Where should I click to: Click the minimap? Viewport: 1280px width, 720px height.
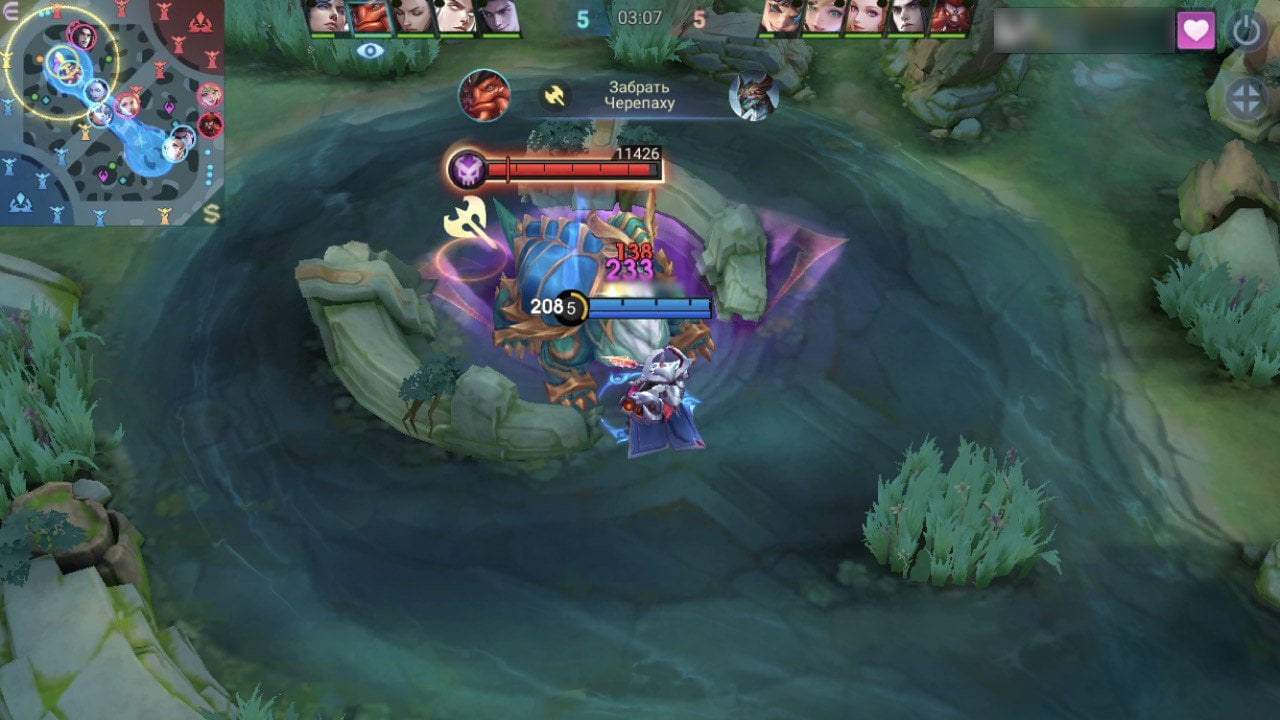(110, 110)
